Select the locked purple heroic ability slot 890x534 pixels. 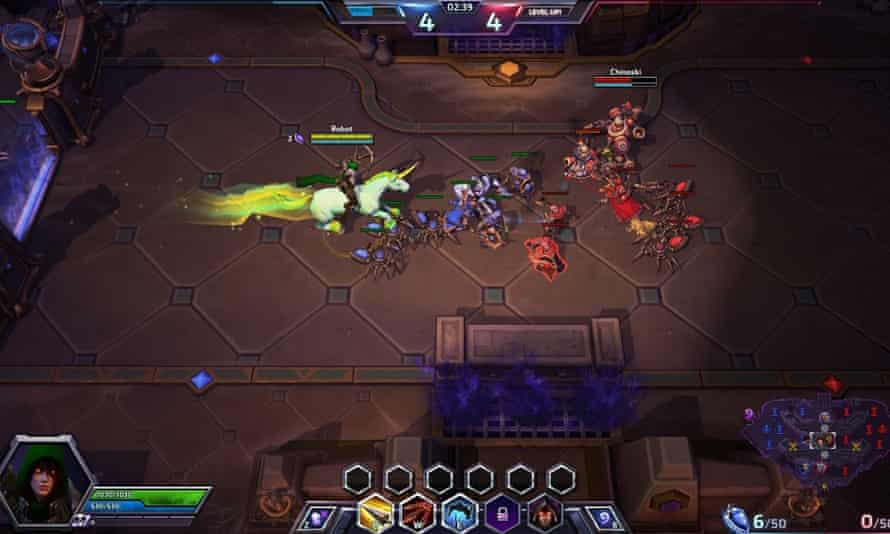point(503,512)
